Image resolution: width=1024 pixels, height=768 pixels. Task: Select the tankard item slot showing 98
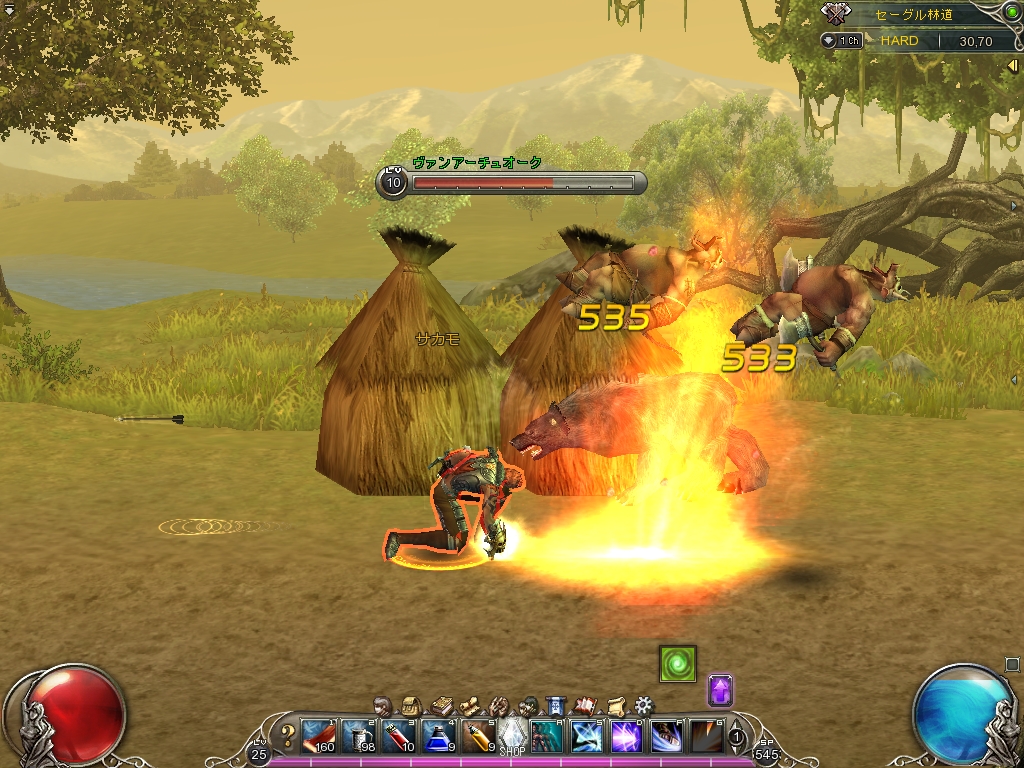pyautogui.click(x=359, y=736)
